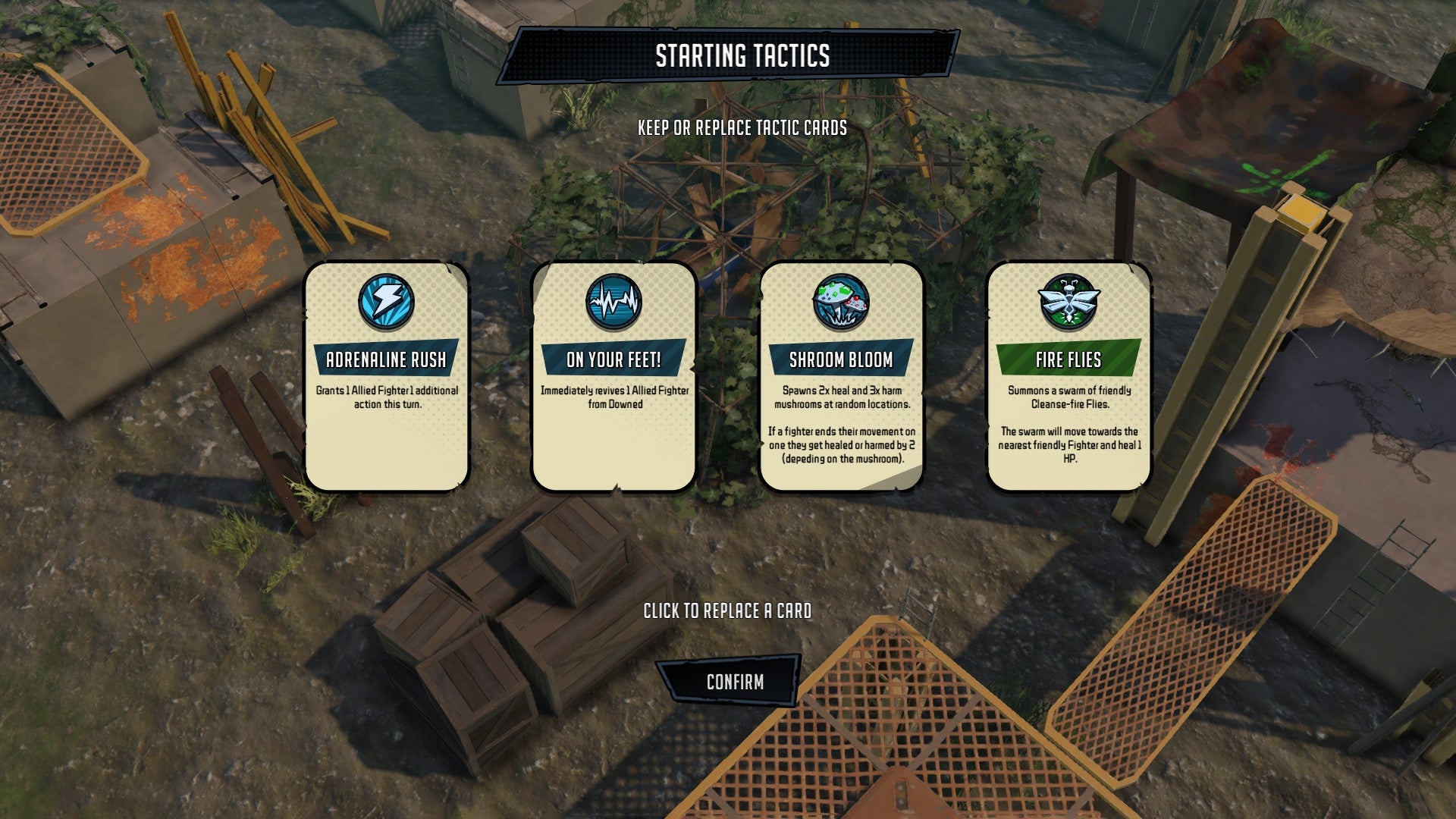The height and width of the screenshot is (819, 1456).
Task: Click the 'Click to Replace a Card' prompt
Action: pyautogui.click(x=728, y=609)
